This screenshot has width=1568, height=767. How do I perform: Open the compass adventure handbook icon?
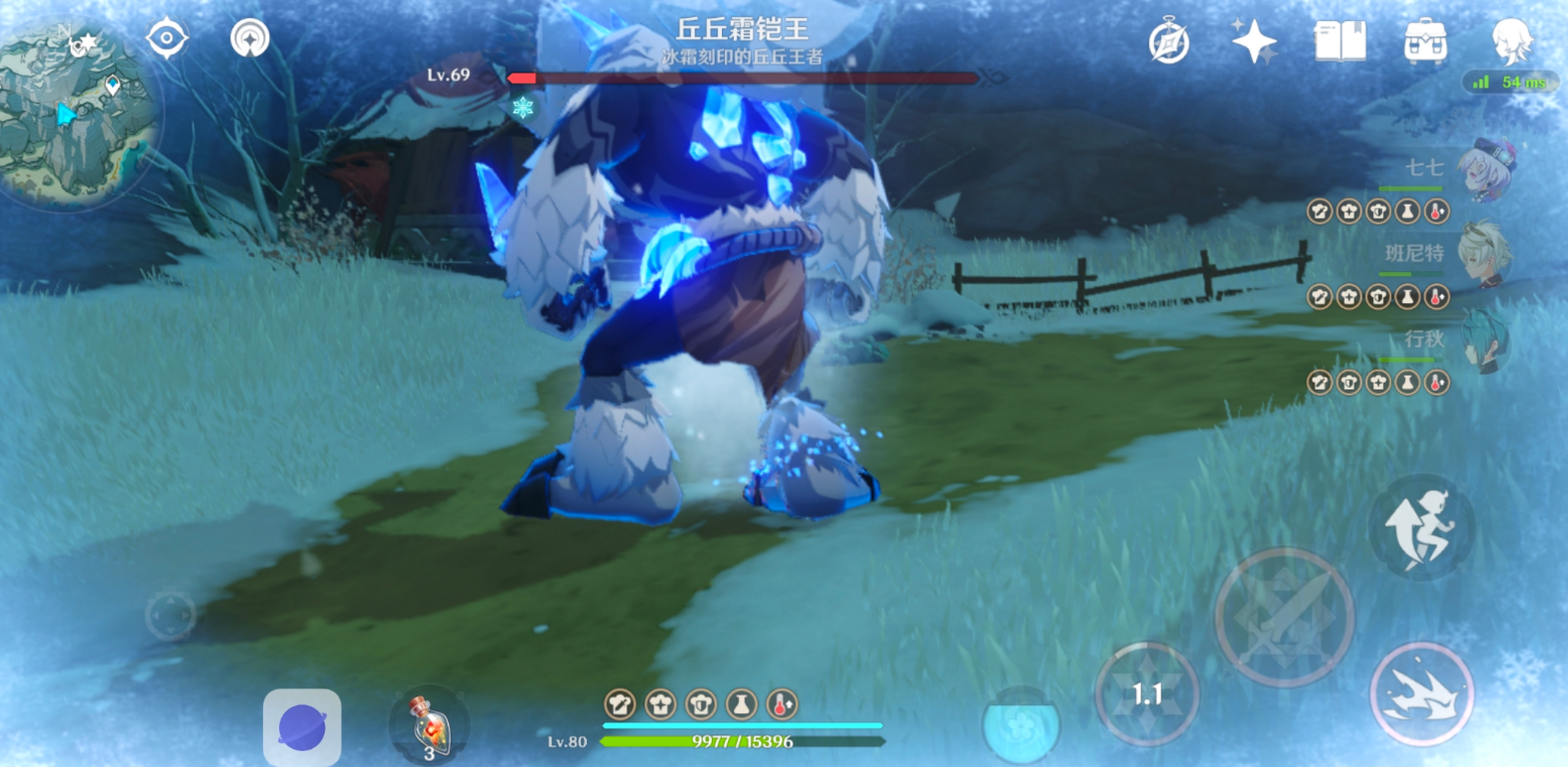tap(1169, 43)
